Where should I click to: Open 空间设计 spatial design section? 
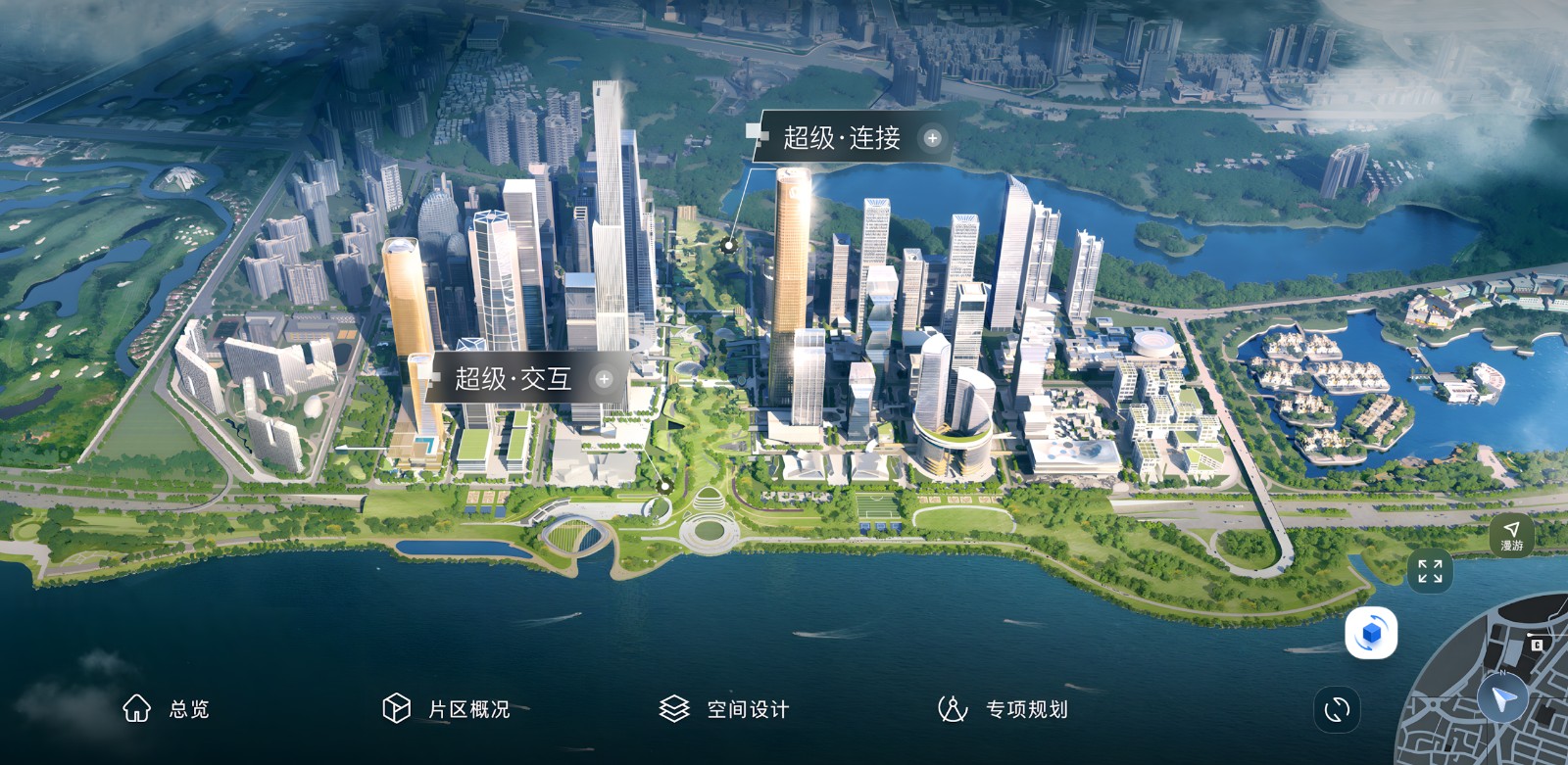pos(724,708)
